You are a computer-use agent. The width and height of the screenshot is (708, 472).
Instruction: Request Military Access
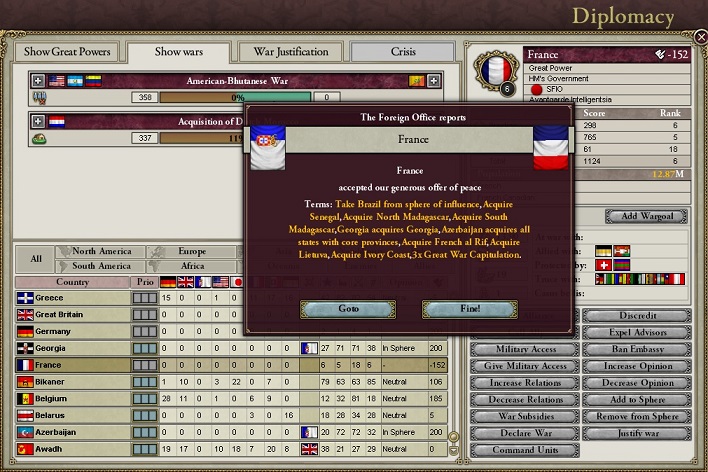(524, 349)
